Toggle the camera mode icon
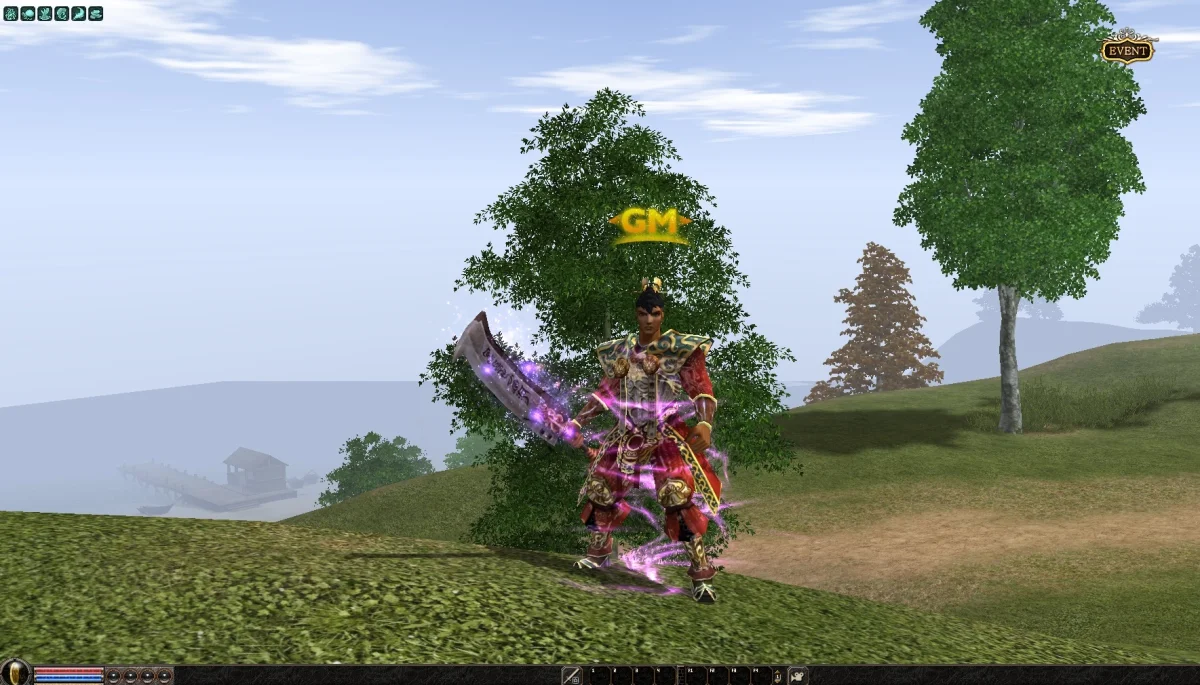Screen dimensions: 1200x685 point(798,676)
